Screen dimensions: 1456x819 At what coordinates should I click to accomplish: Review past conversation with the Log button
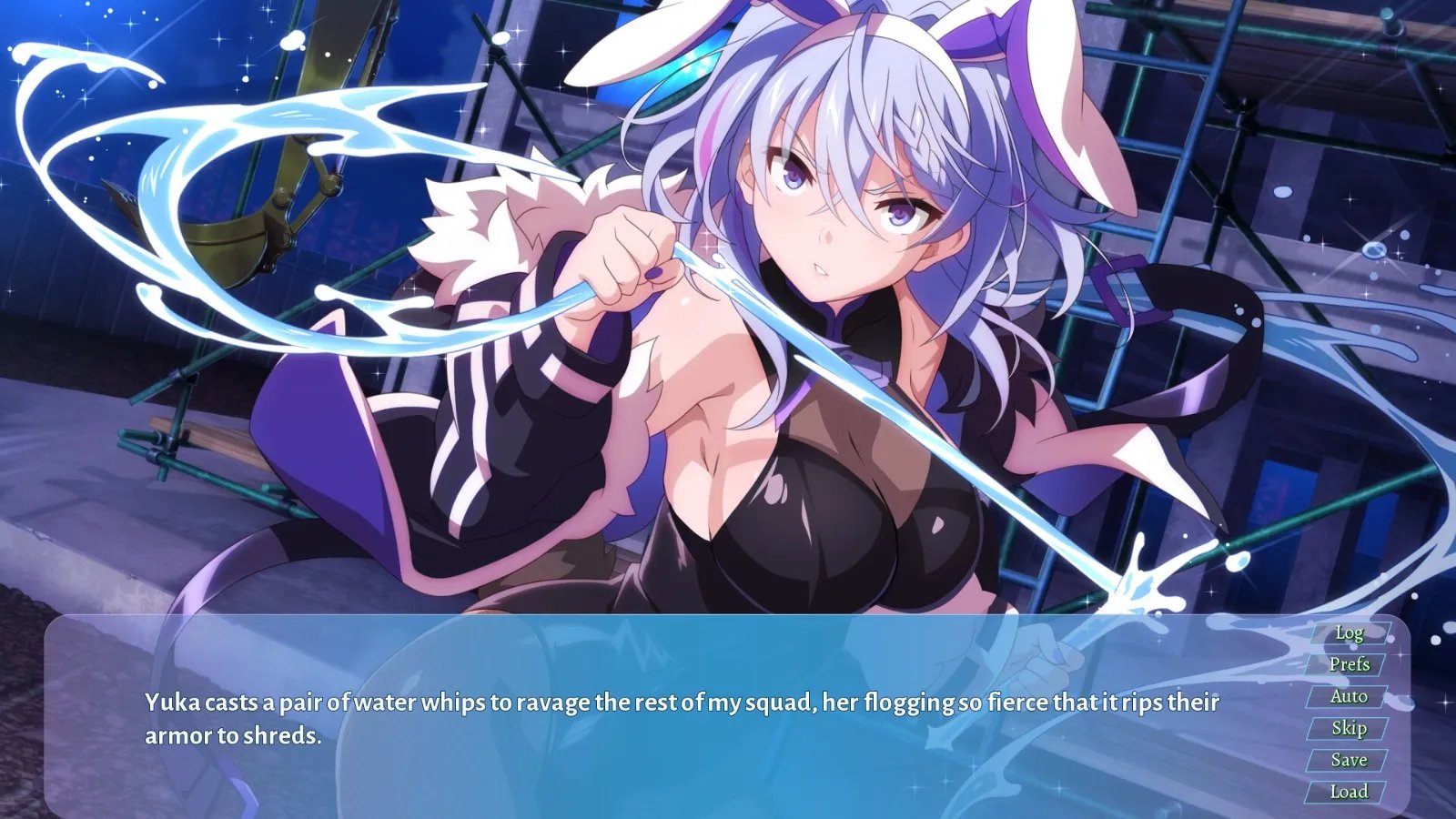pos(1350,634)
